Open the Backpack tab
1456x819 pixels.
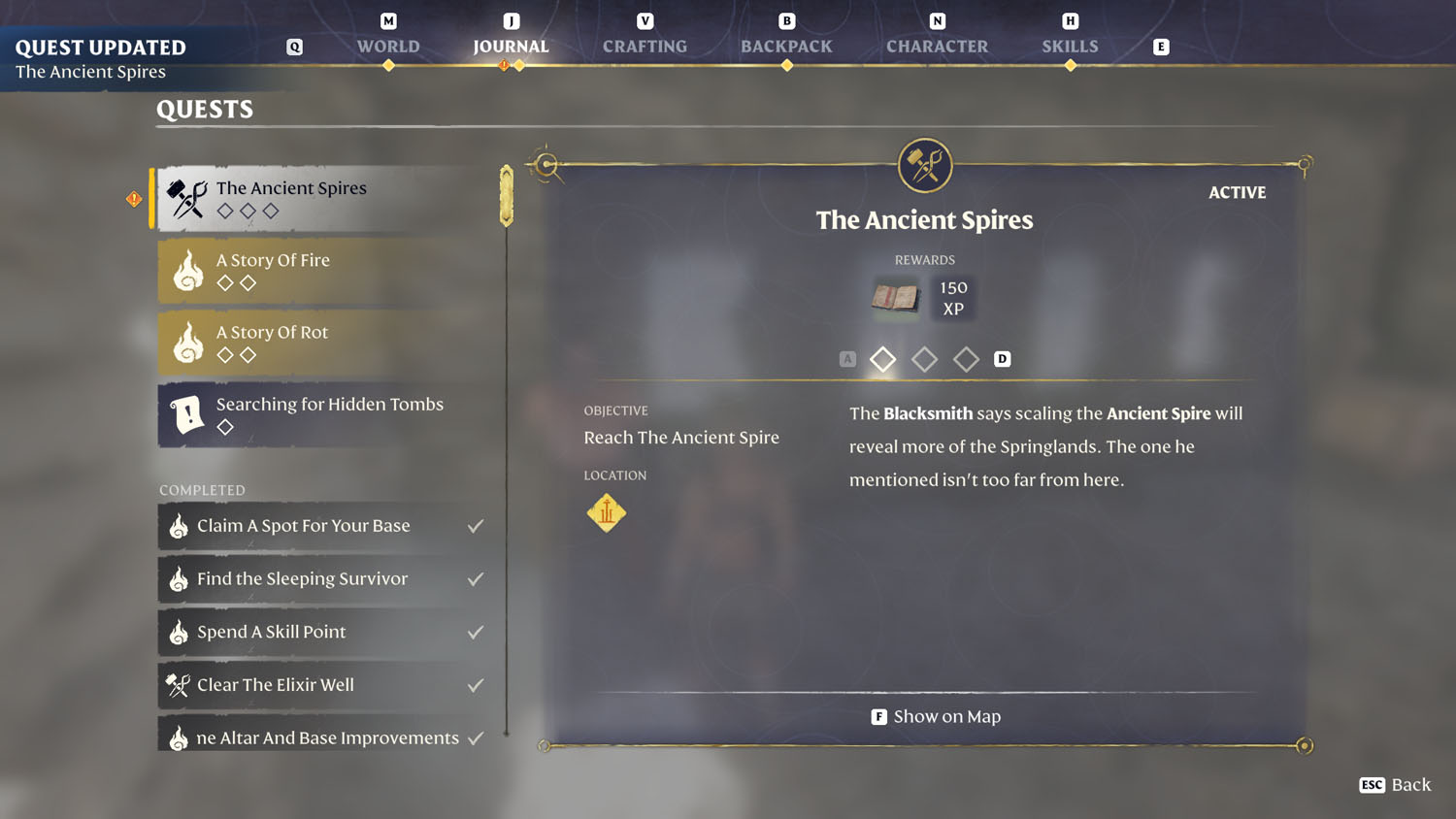(x=786, y=46)
